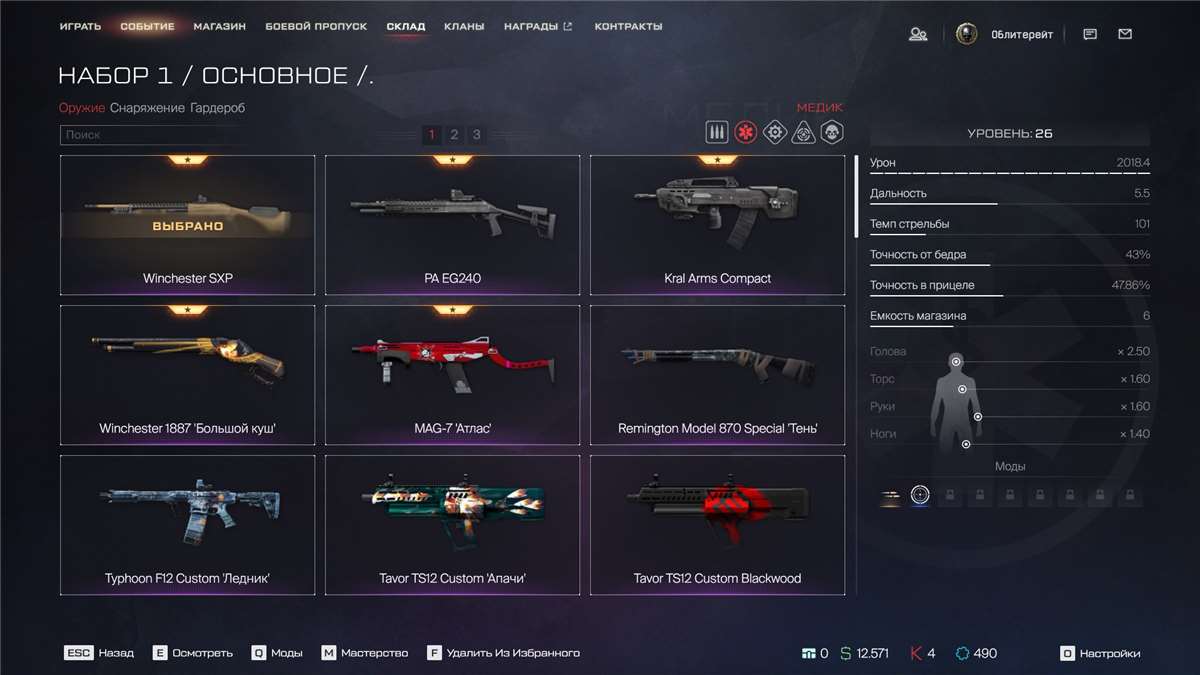This screenshot has width=1200, height=675.
Task: Open the БОЕВОЙ ПРОПУСК section
Action: click(316, 27)
